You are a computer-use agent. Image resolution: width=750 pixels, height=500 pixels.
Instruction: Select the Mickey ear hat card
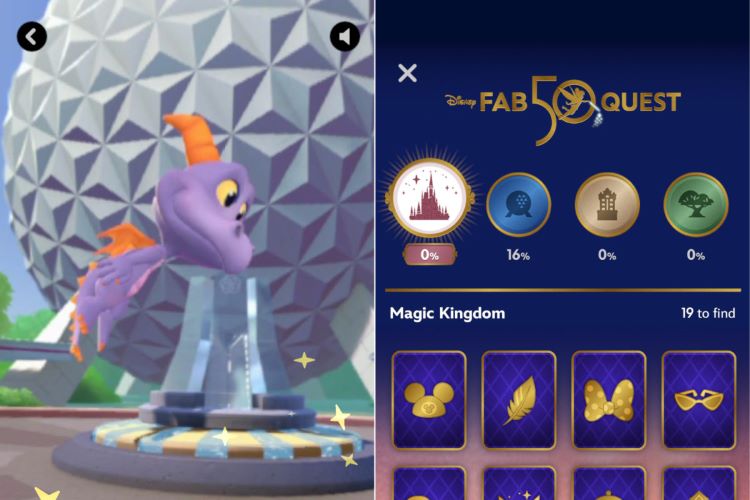click(429, 399)
